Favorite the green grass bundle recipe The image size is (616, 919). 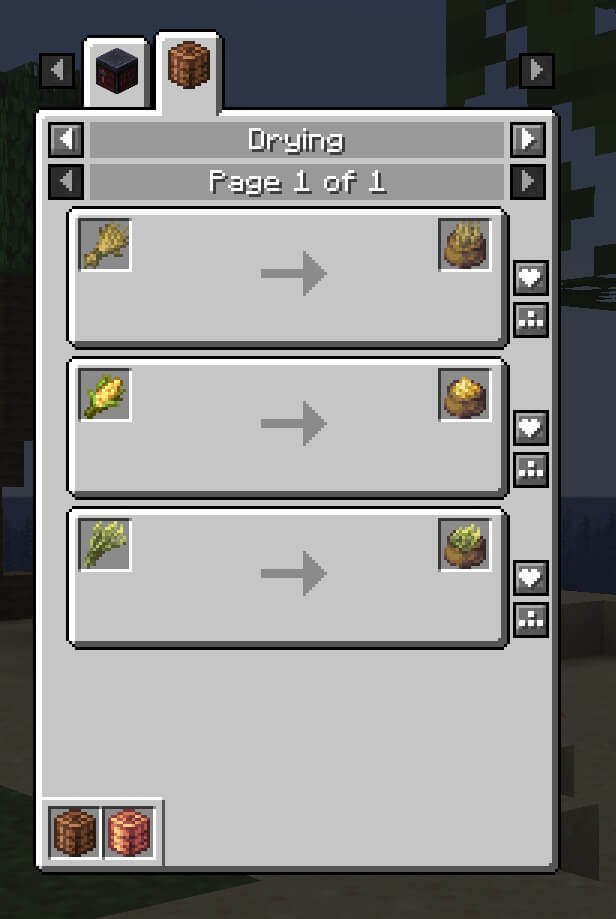tap(530, 578)
